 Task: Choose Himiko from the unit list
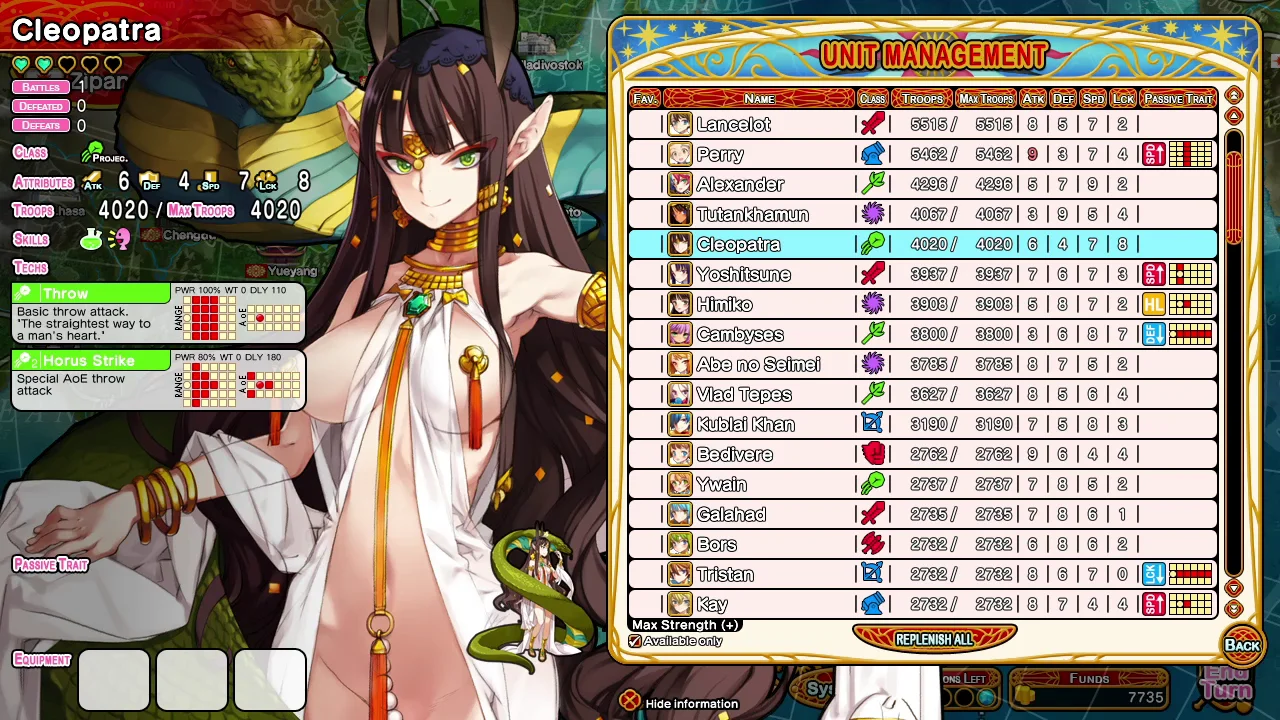pyautogui.click(x=724, y=305)
